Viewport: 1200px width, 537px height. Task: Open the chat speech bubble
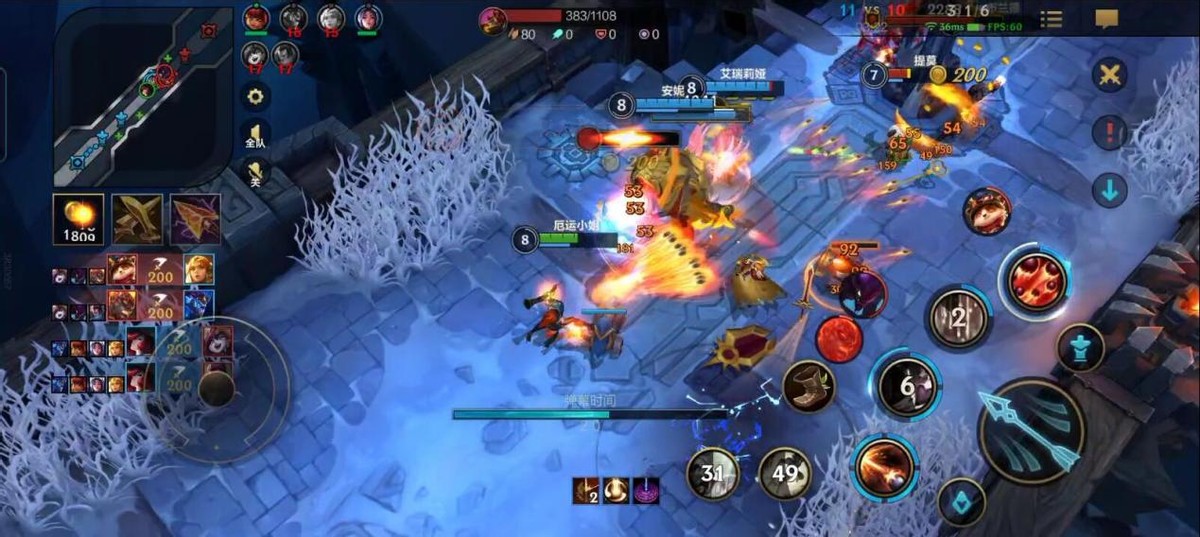click(1106, 19)
